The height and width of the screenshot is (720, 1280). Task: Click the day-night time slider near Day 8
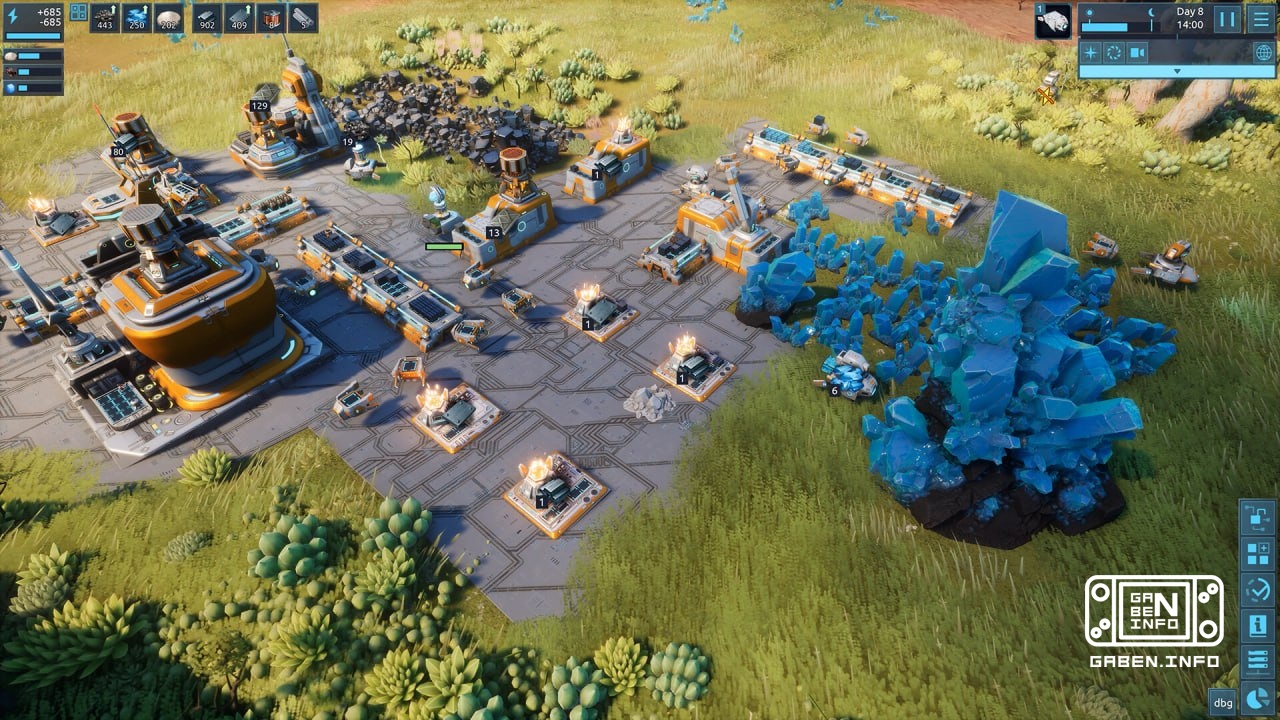click(1104, 27)
